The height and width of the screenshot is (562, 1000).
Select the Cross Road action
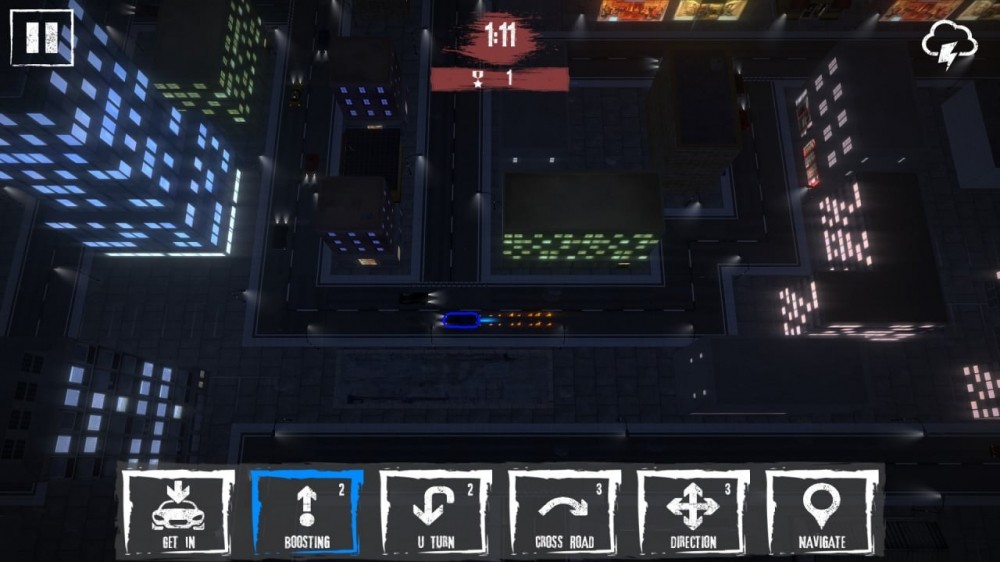coord(565,512)
